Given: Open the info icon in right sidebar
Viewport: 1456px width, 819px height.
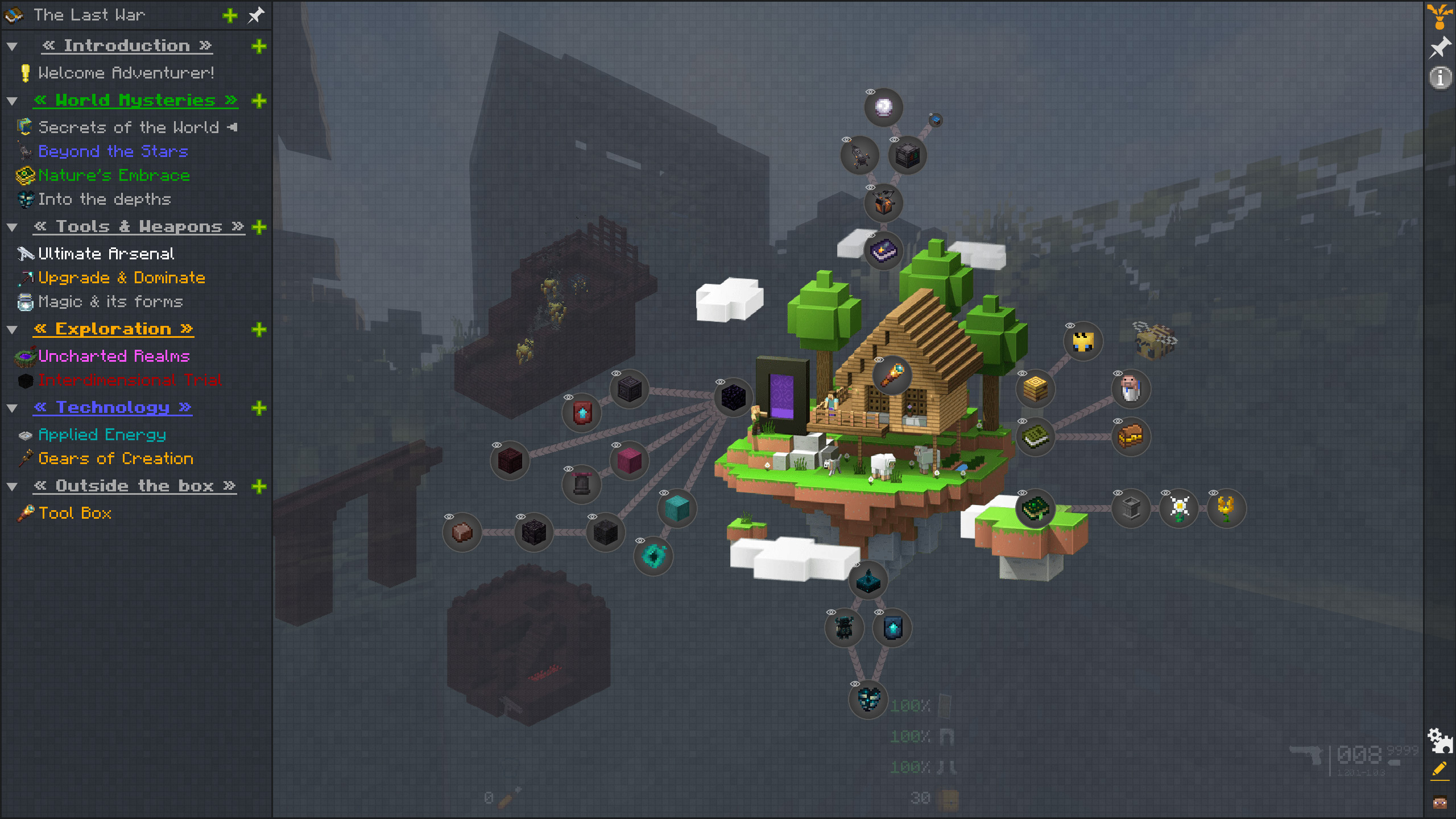Looking at the screenshot, I should tap(1440, 77).
